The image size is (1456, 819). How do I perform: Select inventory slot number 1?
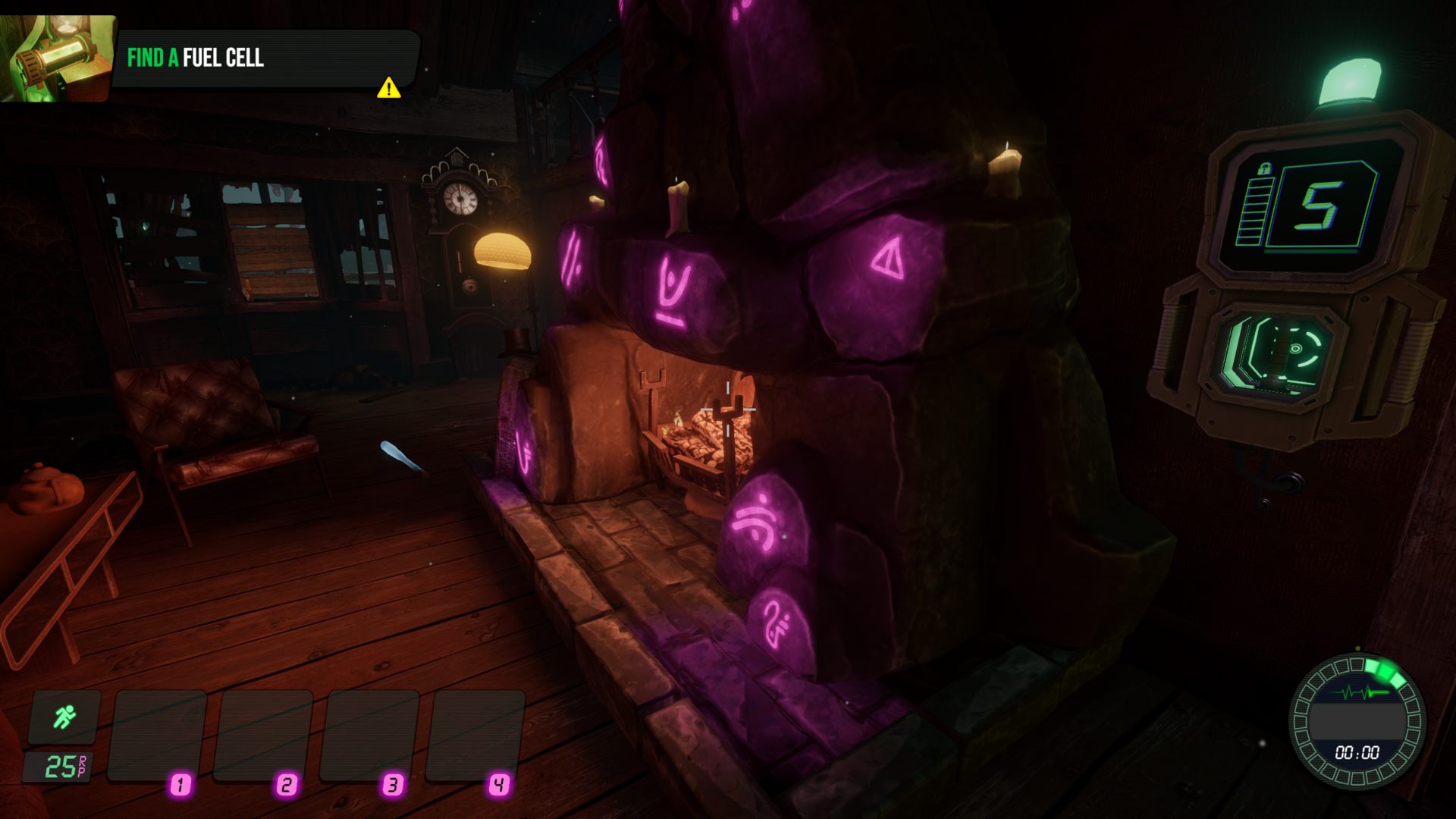(158, 736)
